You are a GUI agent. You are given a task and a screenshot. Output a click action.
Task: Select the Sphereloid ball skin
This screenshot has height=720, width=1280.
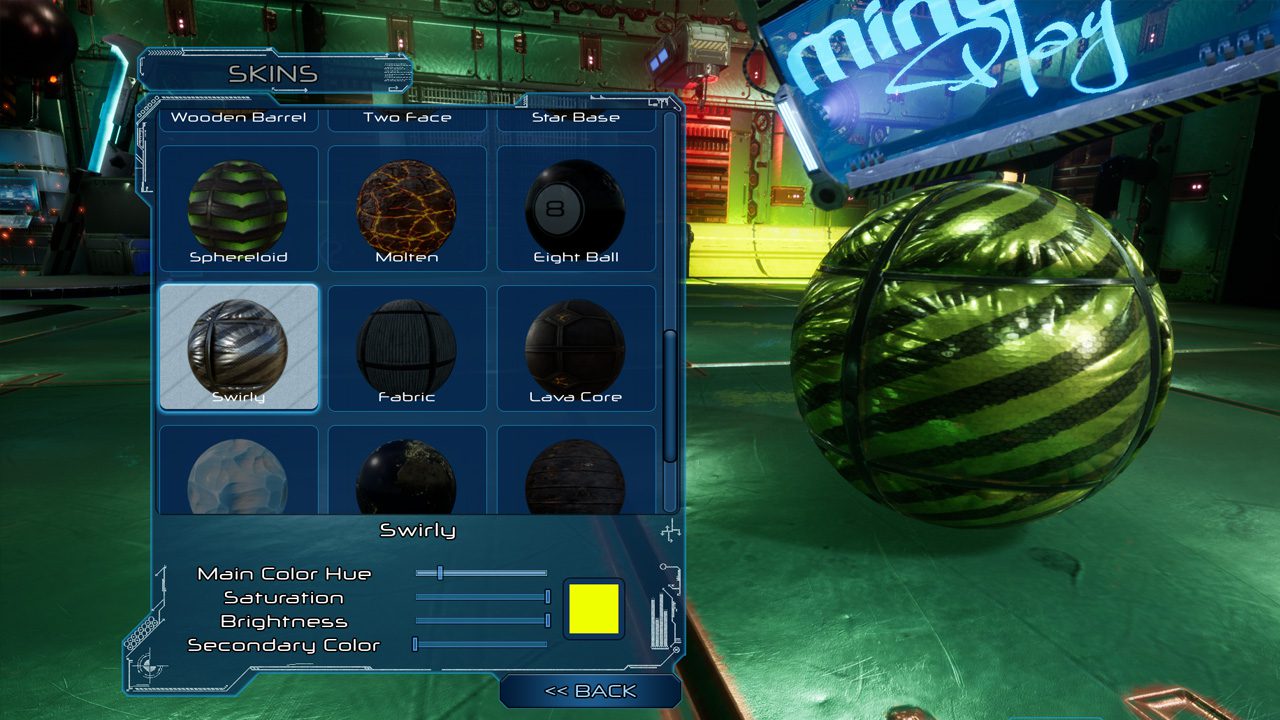(238, 209)
